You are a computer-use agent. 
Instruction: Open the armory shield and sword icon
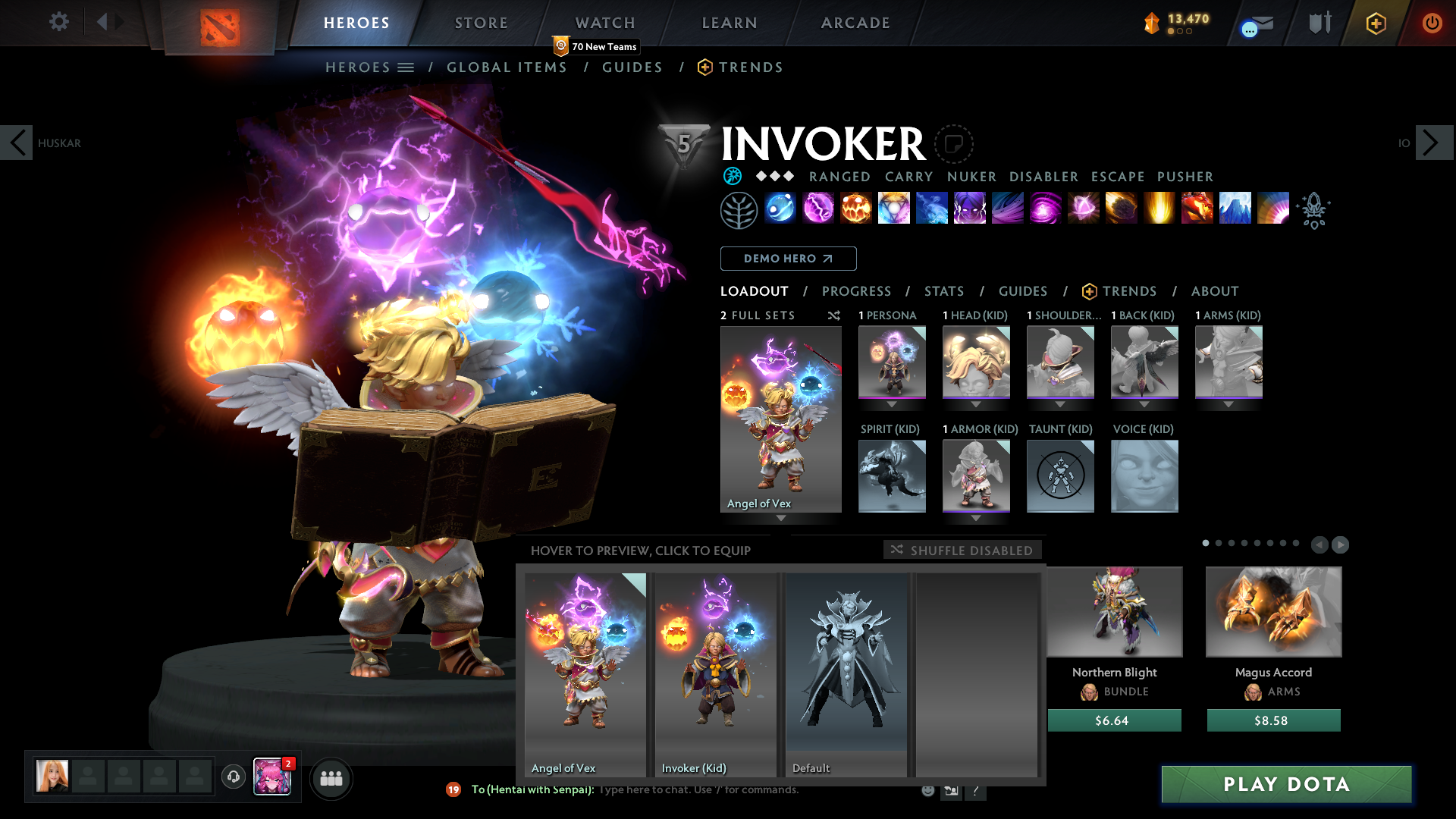(1319, 23)
